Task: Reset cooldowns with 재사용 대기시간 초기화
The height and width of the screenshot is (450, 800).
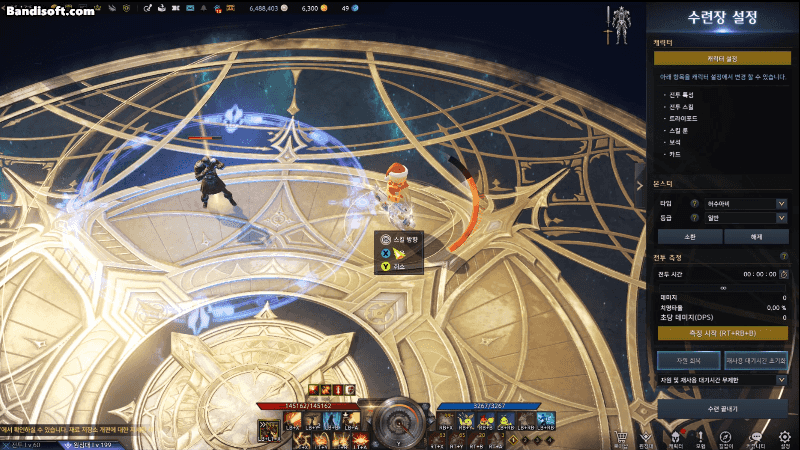Action: 756,359
